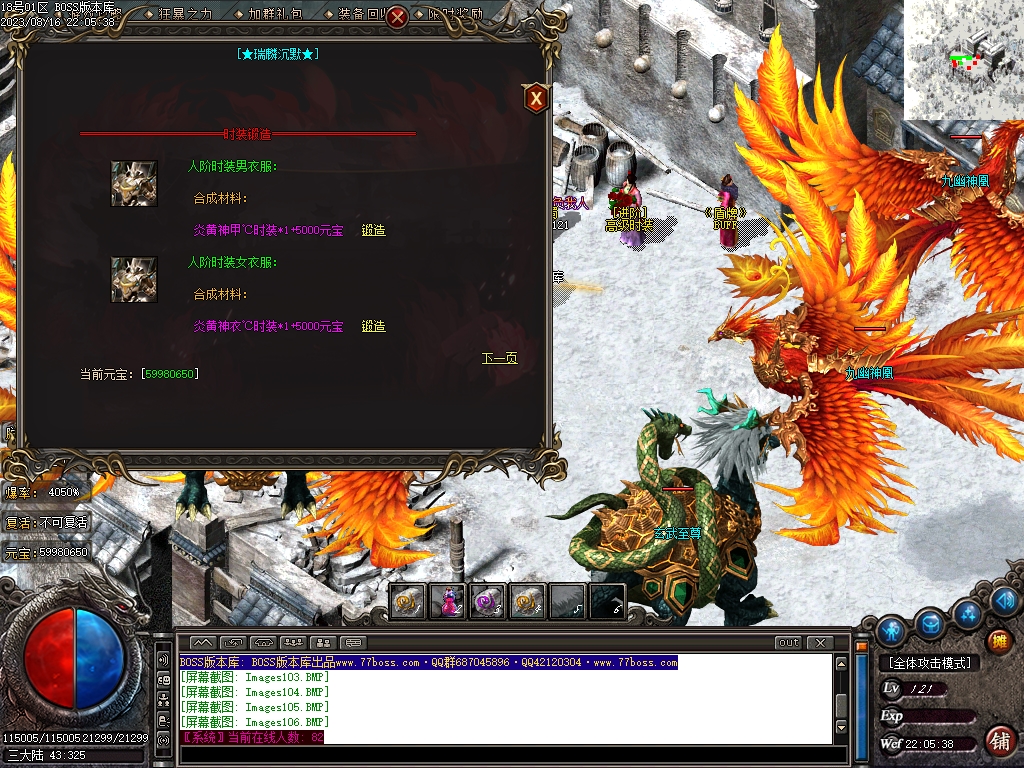This screenshot has height=768, width=1024.
Task: Forge the 人阶时装男衣服 outfit
Action: point(373,230)
